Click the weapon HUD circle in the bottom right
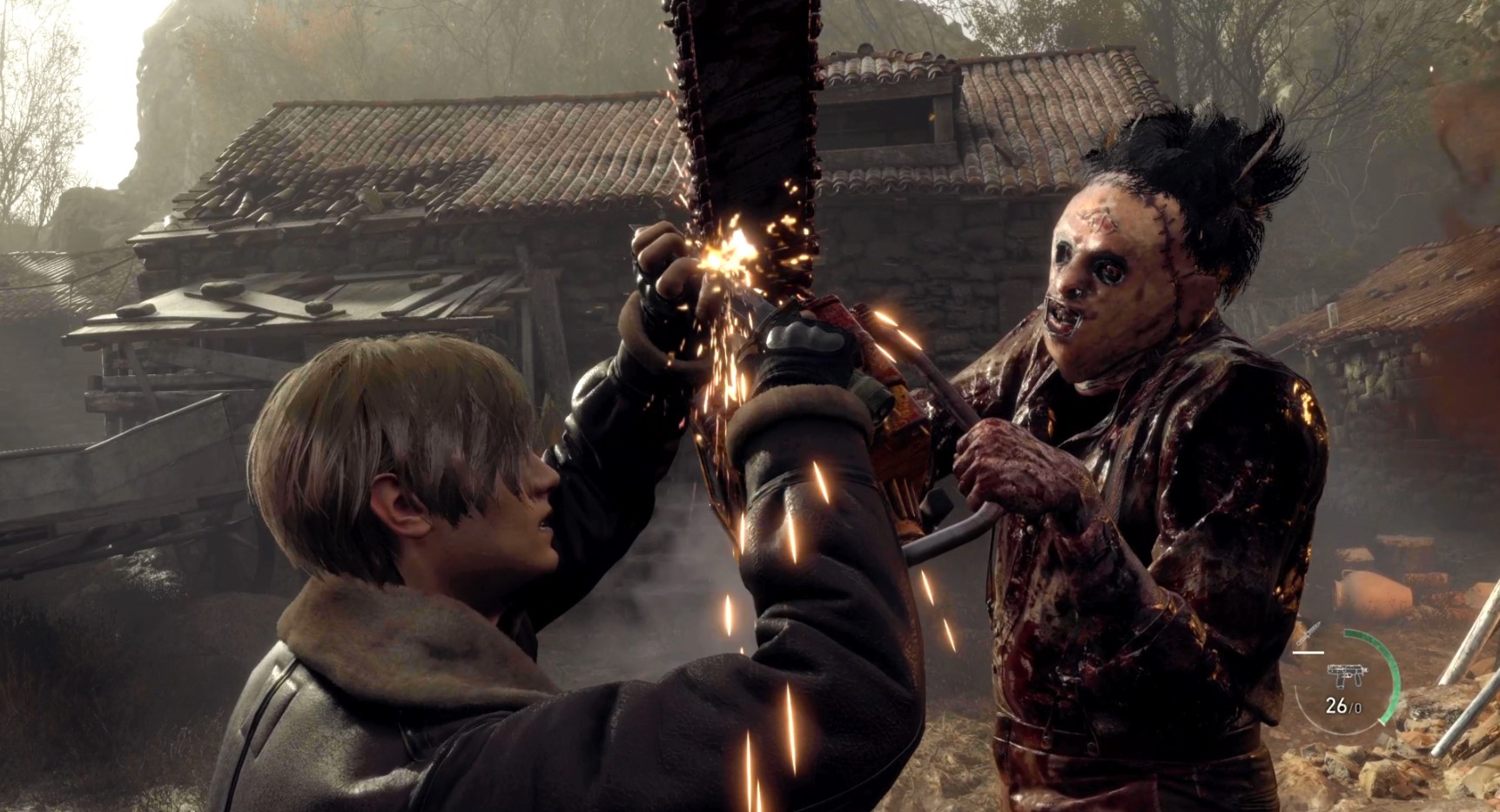The image size is (1500, 812). click(1345, 680)
